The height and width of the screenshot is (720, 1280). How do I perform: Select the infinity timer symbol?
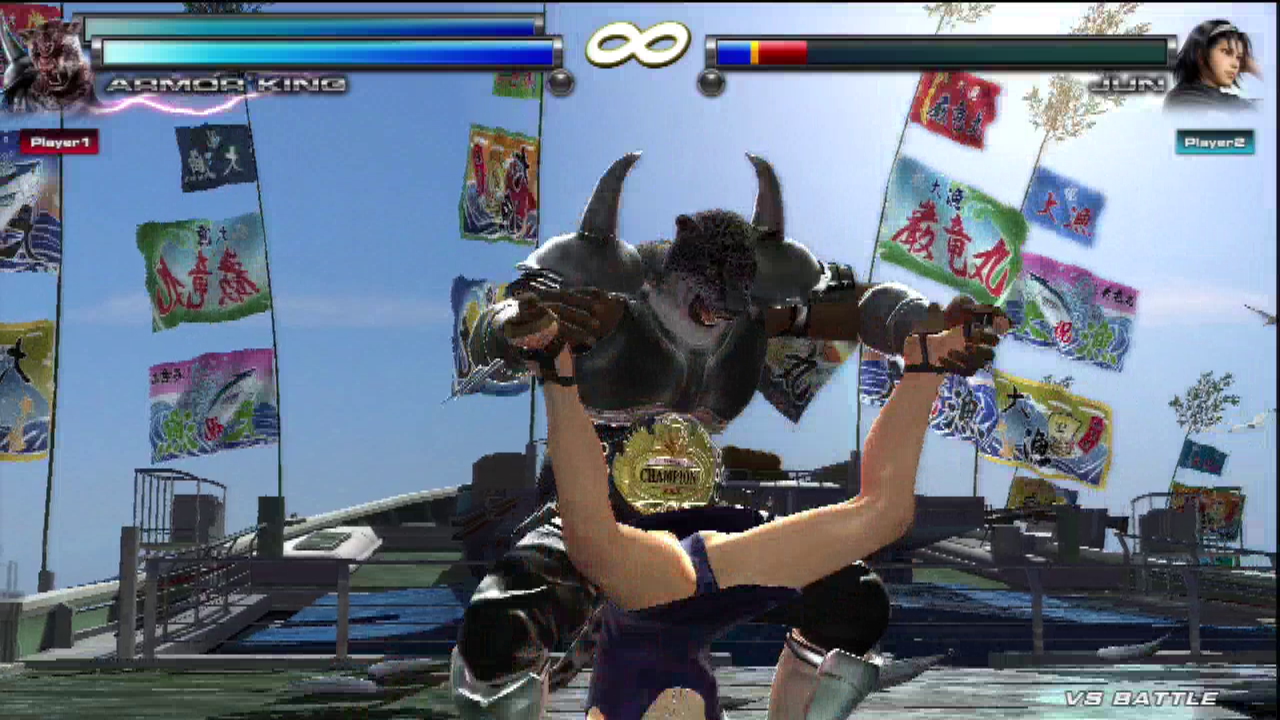pos(640,45)
